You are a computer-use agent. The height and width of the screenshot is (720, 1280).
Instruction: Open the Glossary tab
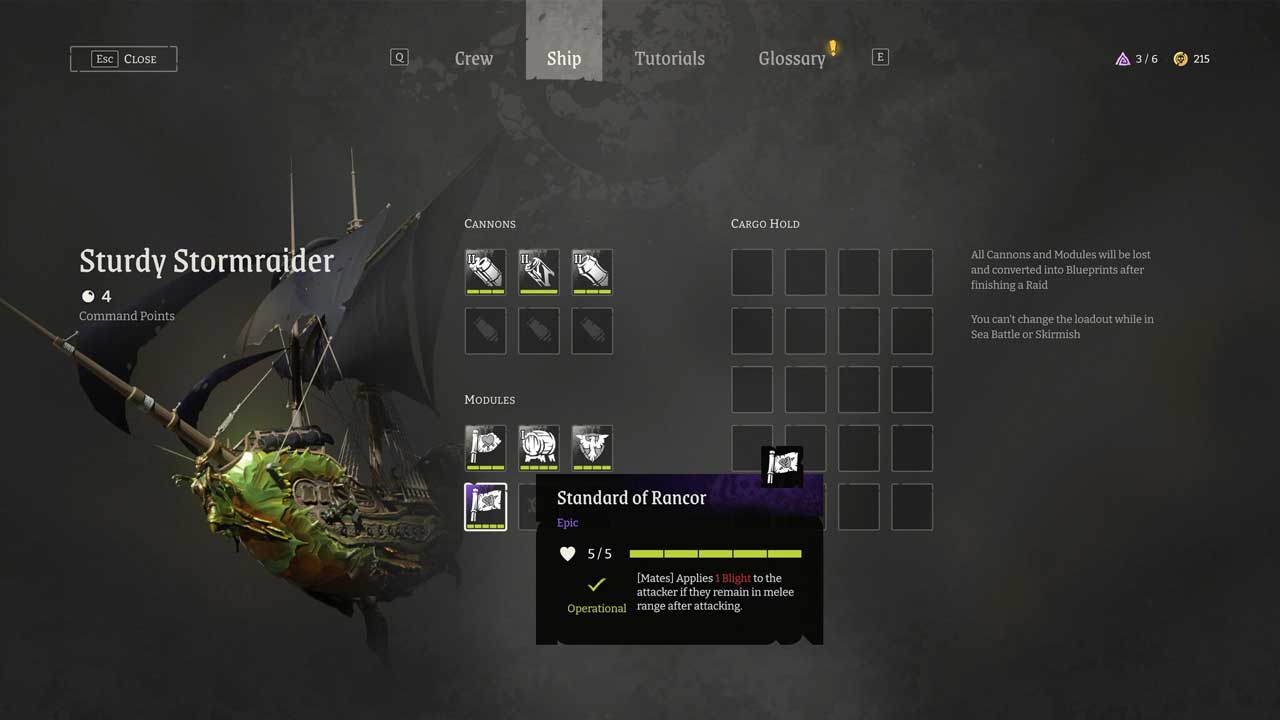[792, 59]
